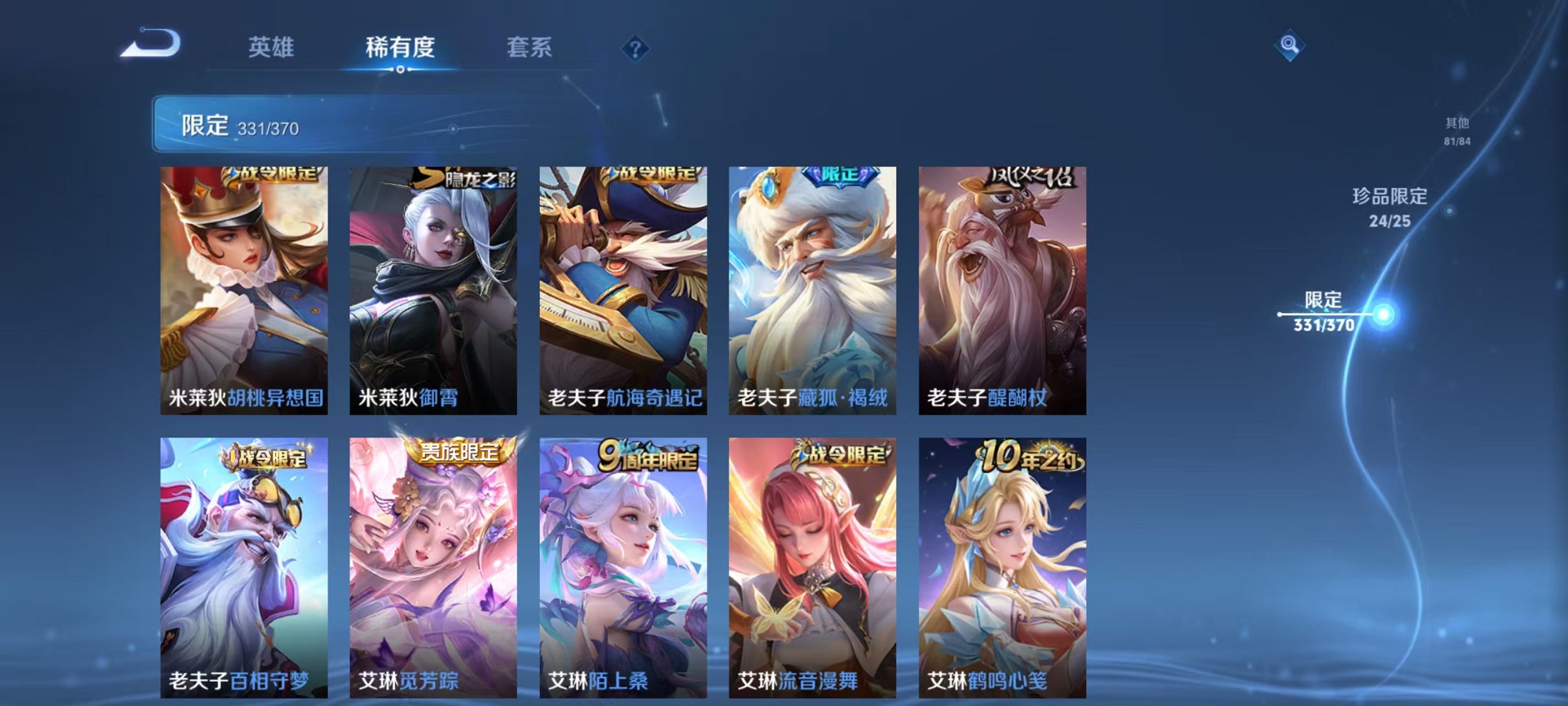Select 其他 81/84 in the right sidebar
Screen dimensions: 1568x706
click(1458, 128)
